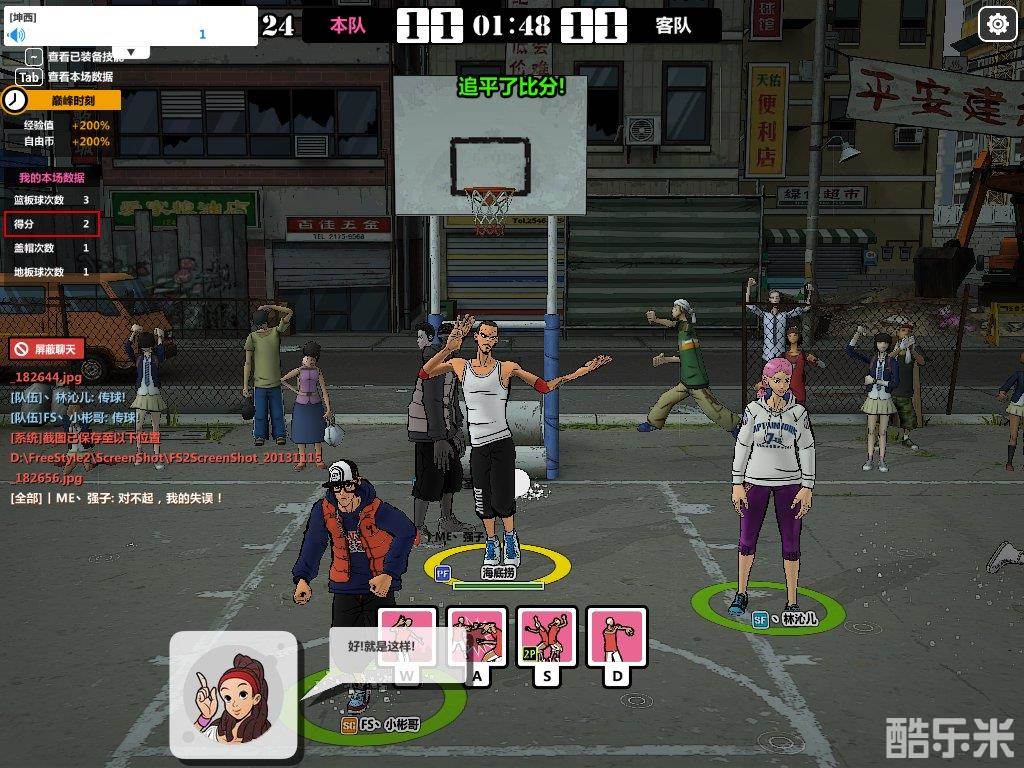Click the girl avatar tutorial portrait

click(x=233, y=694)
